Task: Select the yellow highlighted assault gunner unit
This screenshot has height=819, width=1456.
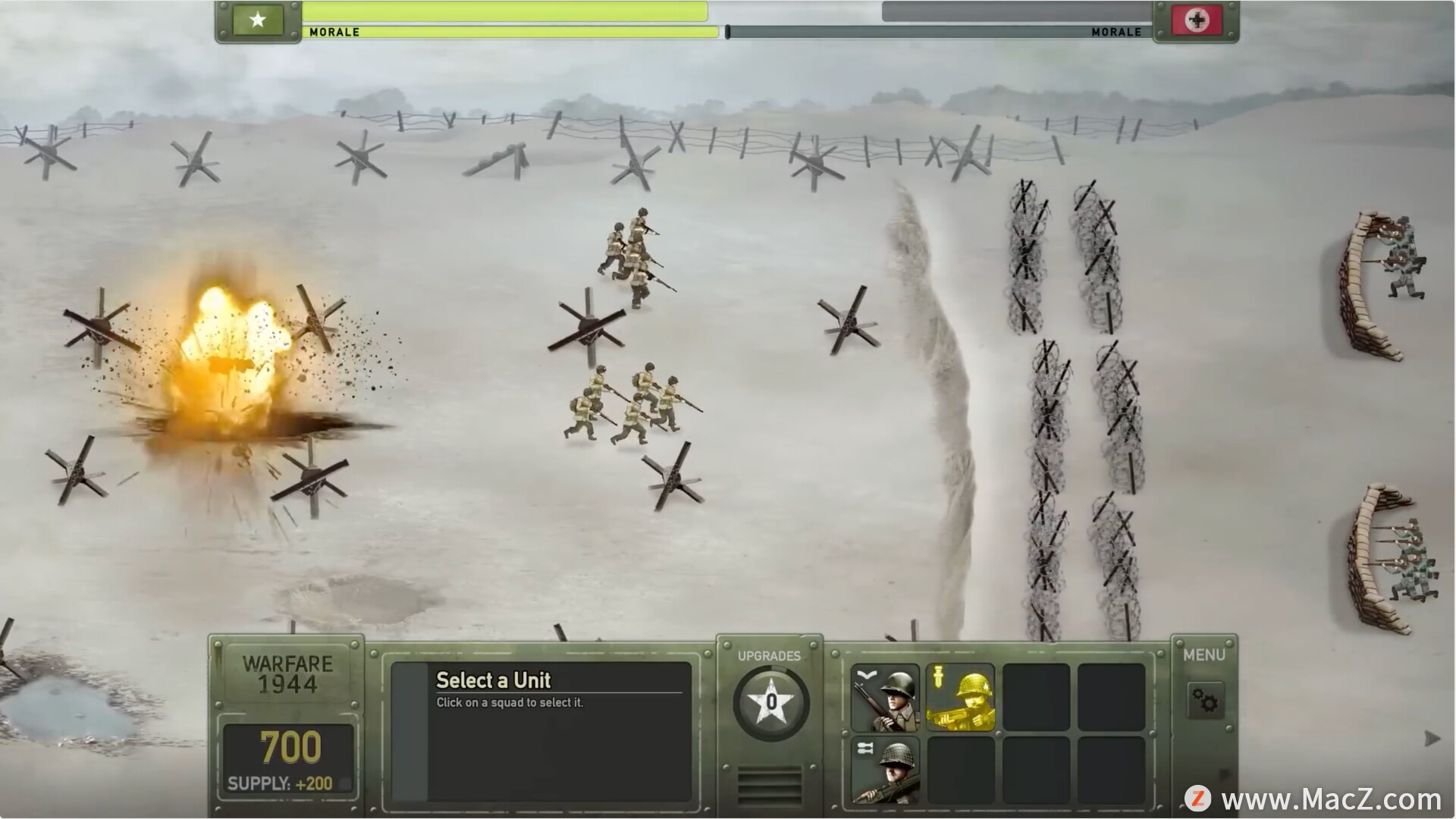Action: (960, 697)
